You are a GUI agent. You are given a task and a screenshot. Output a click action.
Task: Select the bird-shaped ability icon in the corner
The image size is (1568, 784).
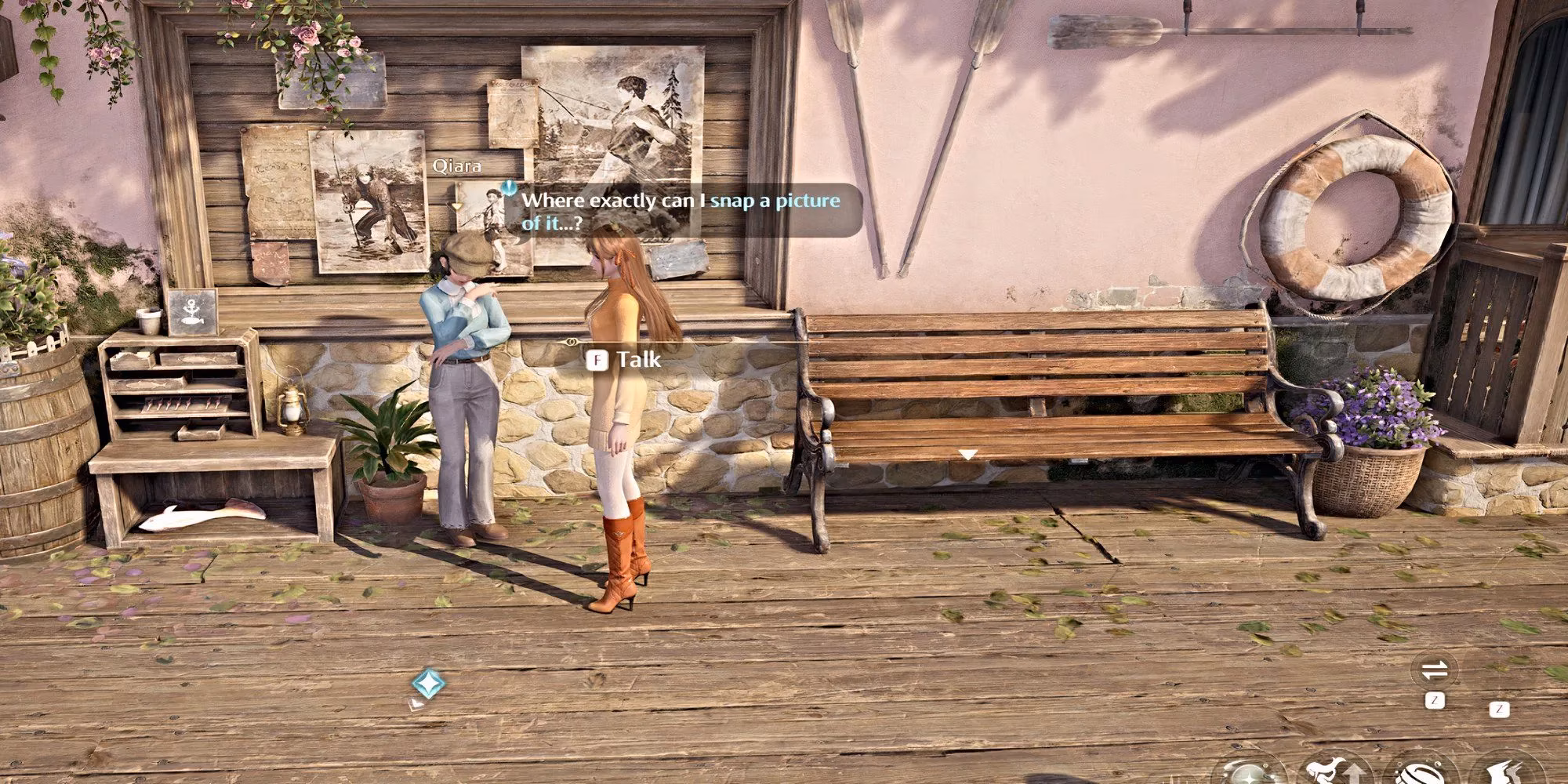coord(1509,779)
